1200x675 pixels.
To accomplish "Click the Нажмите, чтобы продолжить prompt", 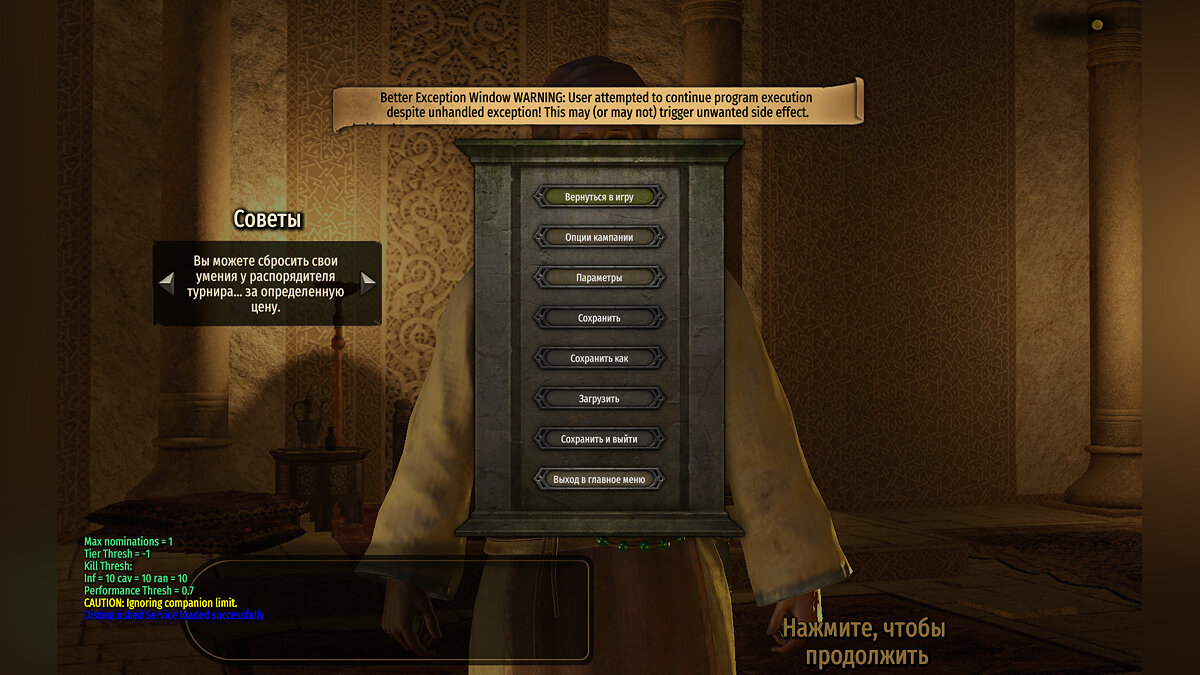I will pos(863,642).
